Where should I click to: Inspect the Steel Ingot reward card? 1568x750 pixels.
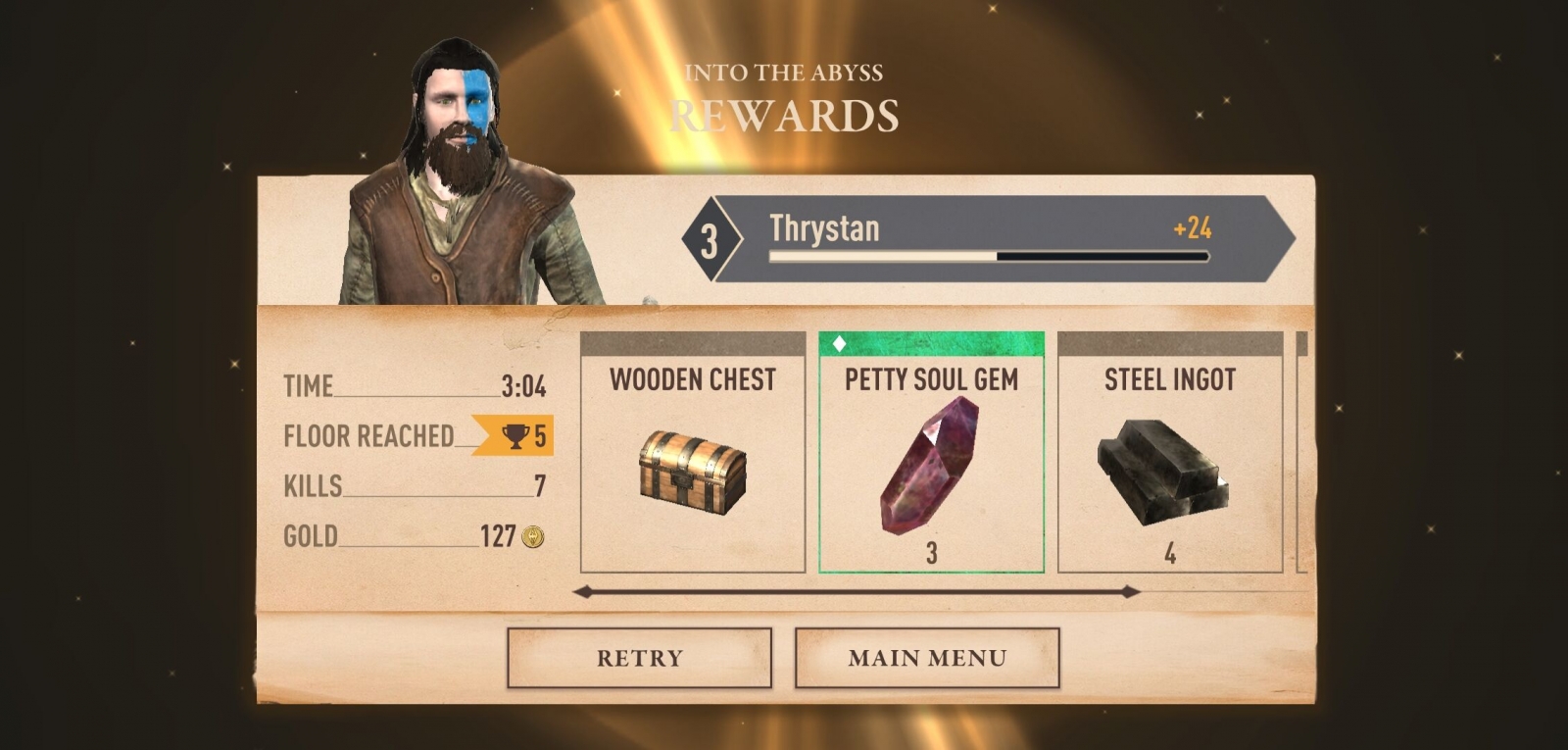pos(1170,453)
